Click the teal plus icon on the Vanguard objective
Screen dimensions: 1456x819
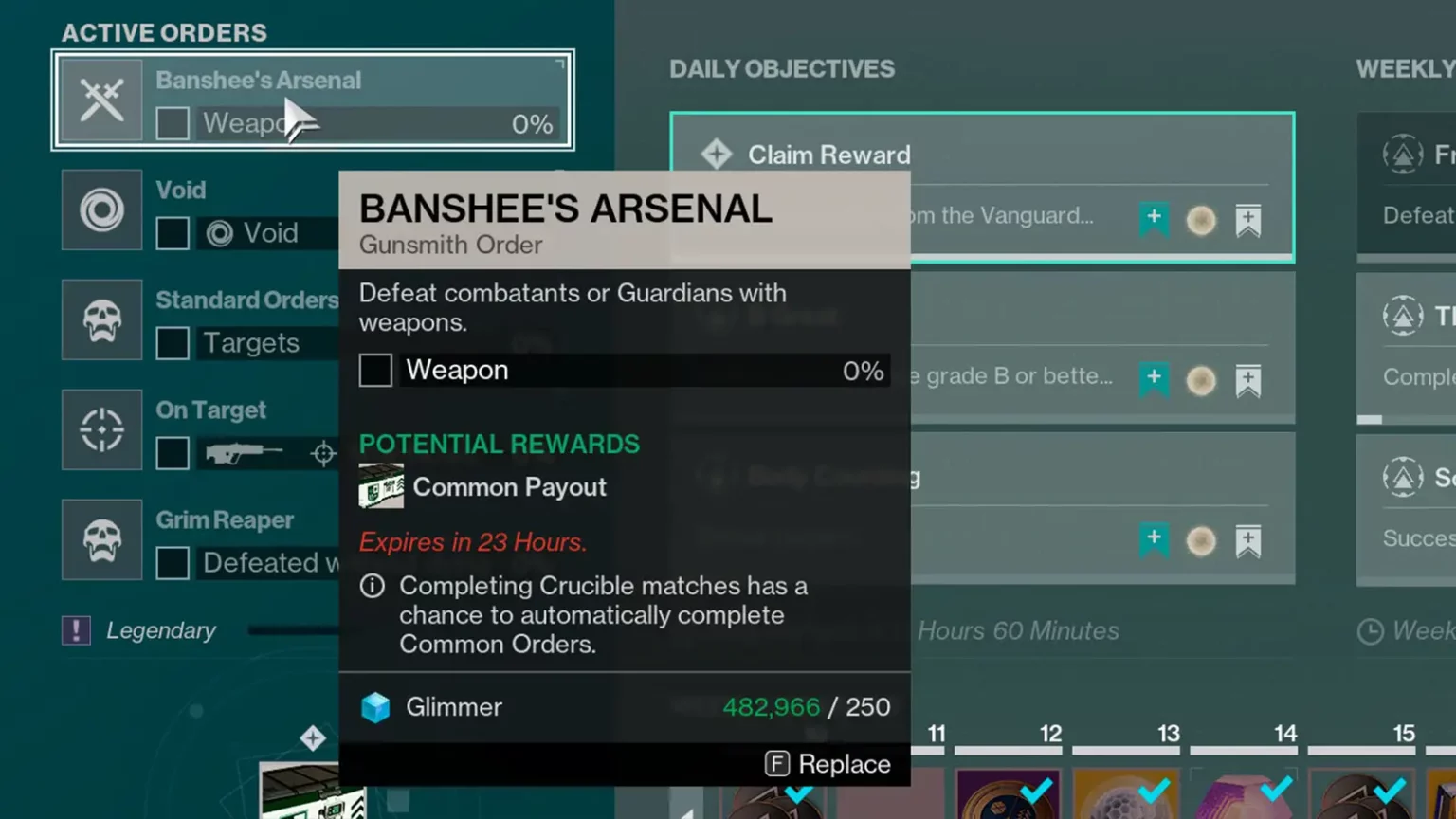tap(1156, 219)
